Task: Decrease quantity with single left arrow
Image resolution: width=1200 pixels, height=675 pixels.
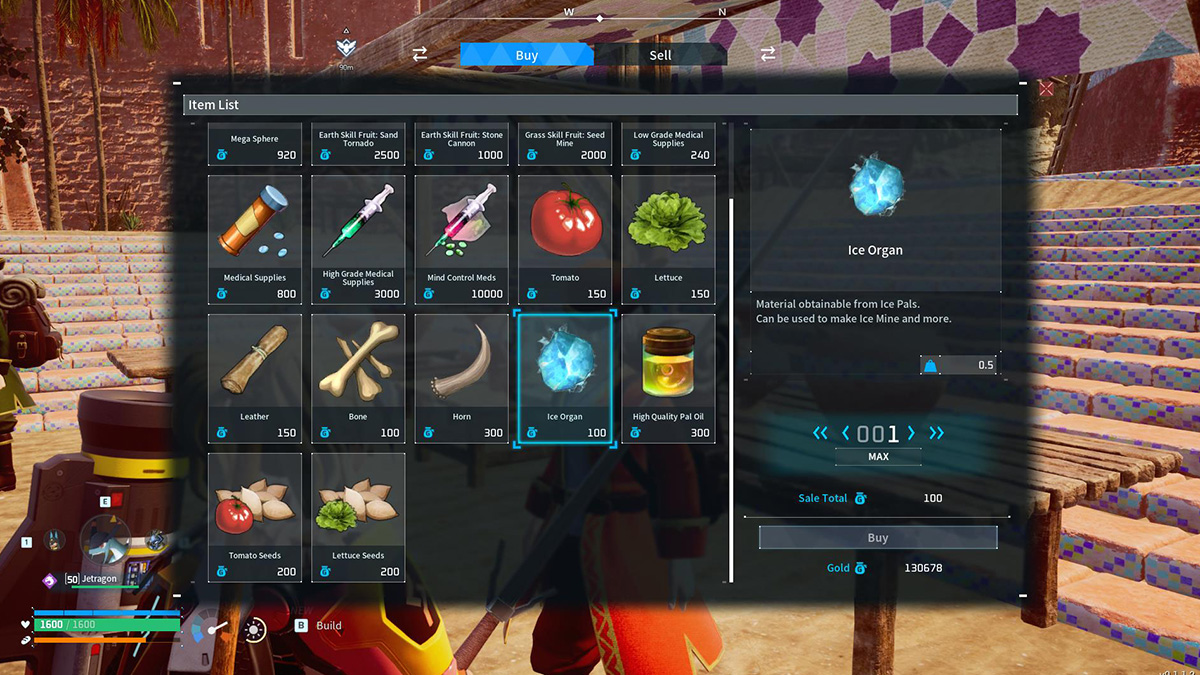Action: (x=846, y=433)
